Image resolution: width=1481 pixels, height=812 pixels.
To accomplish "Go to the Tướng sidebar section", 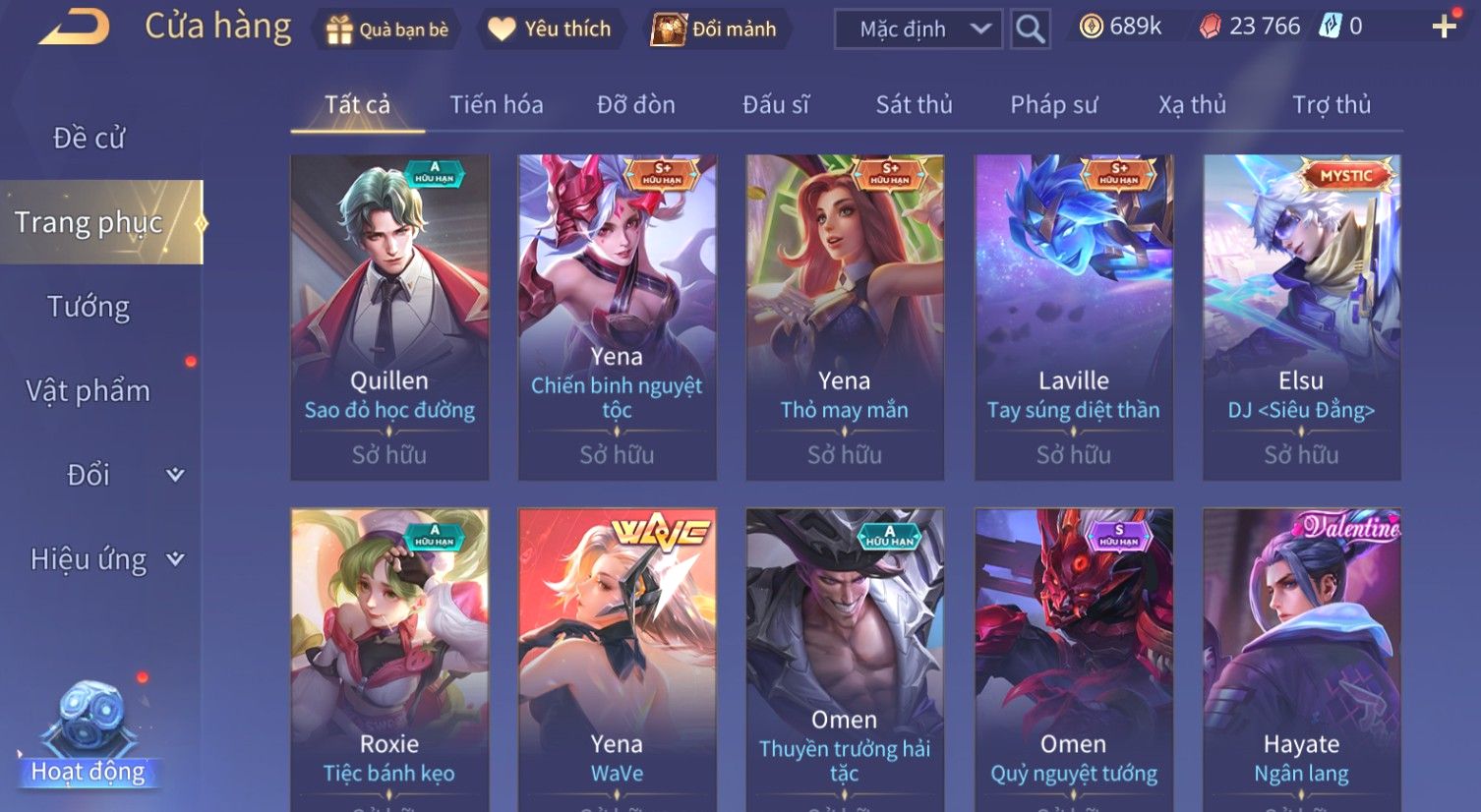I will 89,308.
